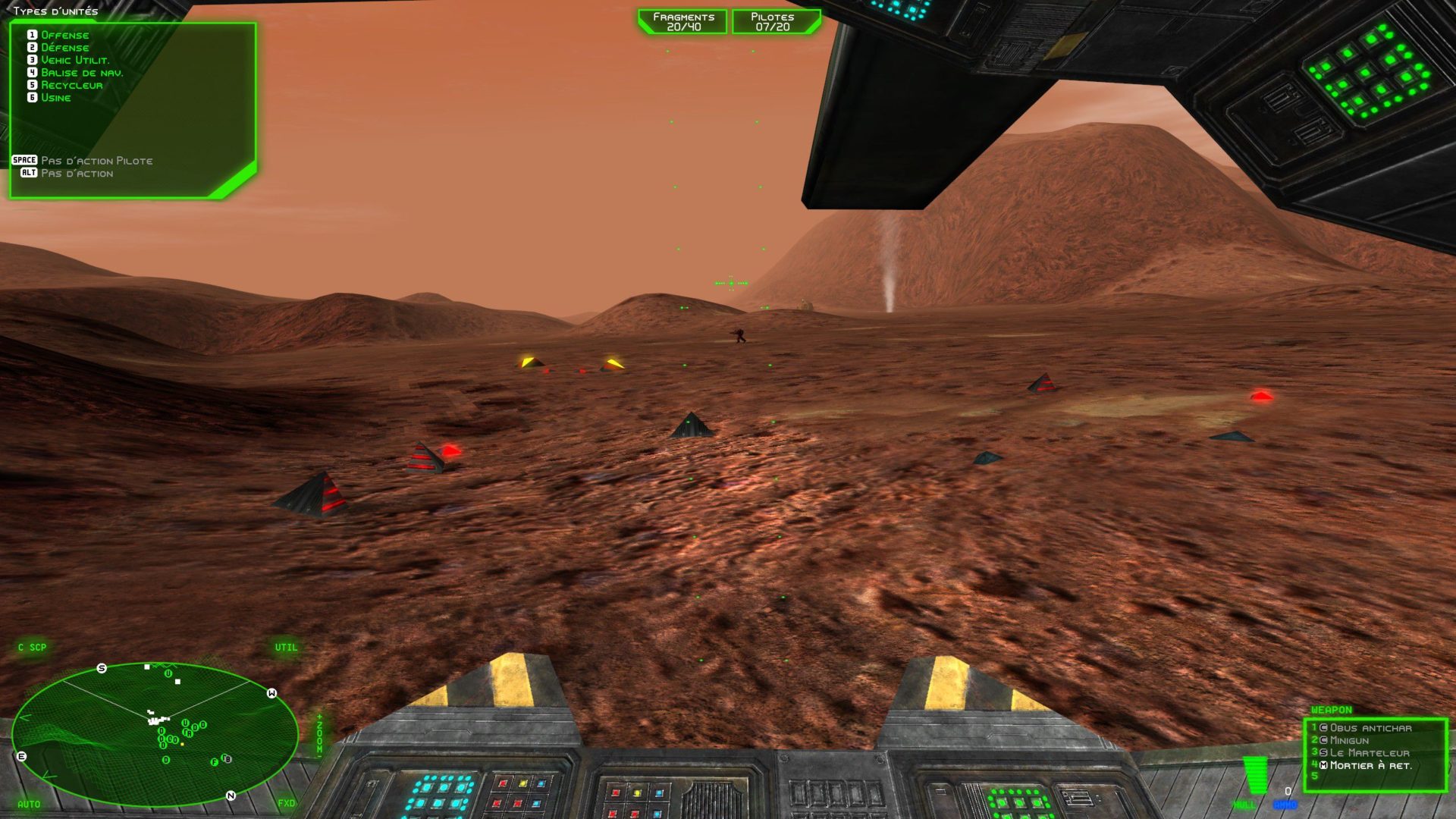This screenshot has width=1456, height=819.
Task: Select the Offense unit type
Action: coord(64,35)
